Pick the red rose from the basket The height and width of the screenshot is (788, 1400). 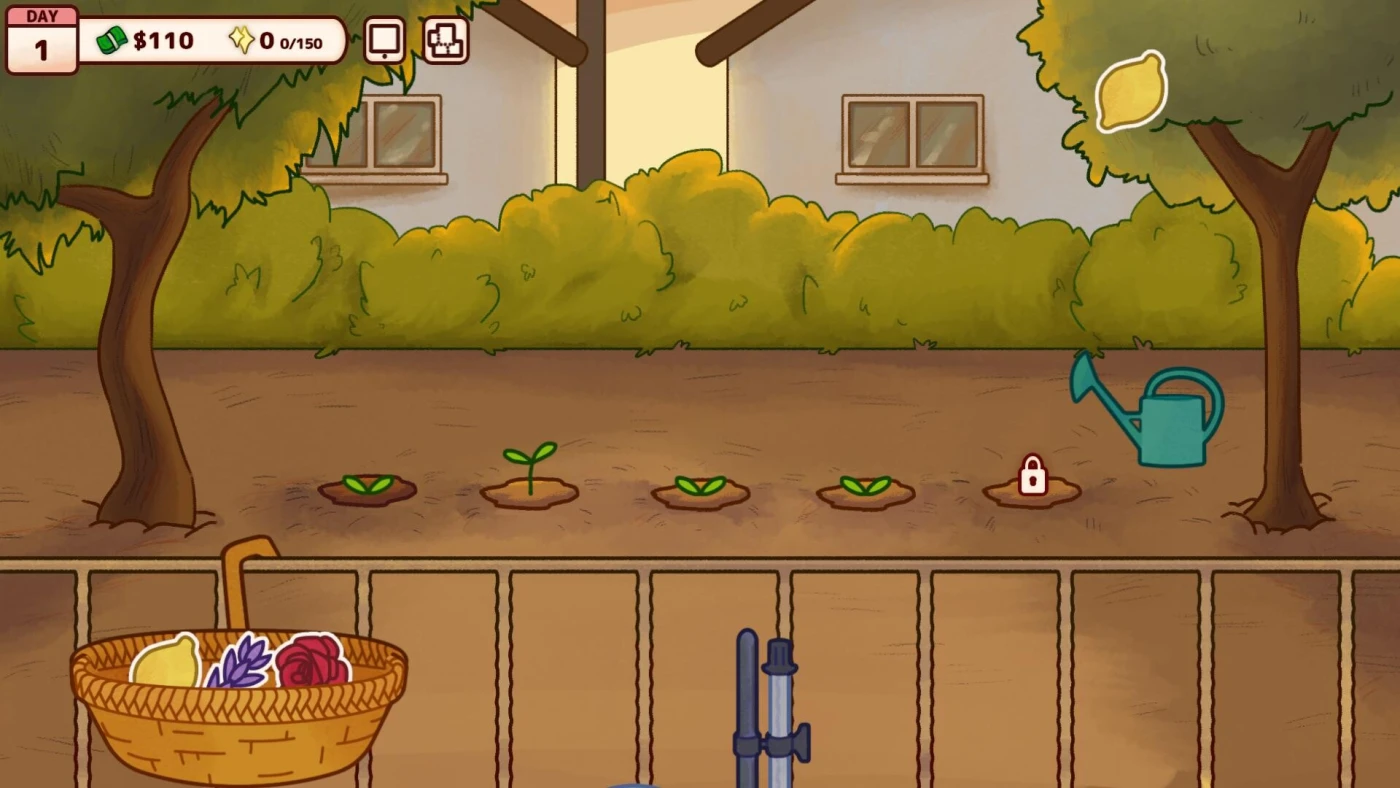coord(311,660)
